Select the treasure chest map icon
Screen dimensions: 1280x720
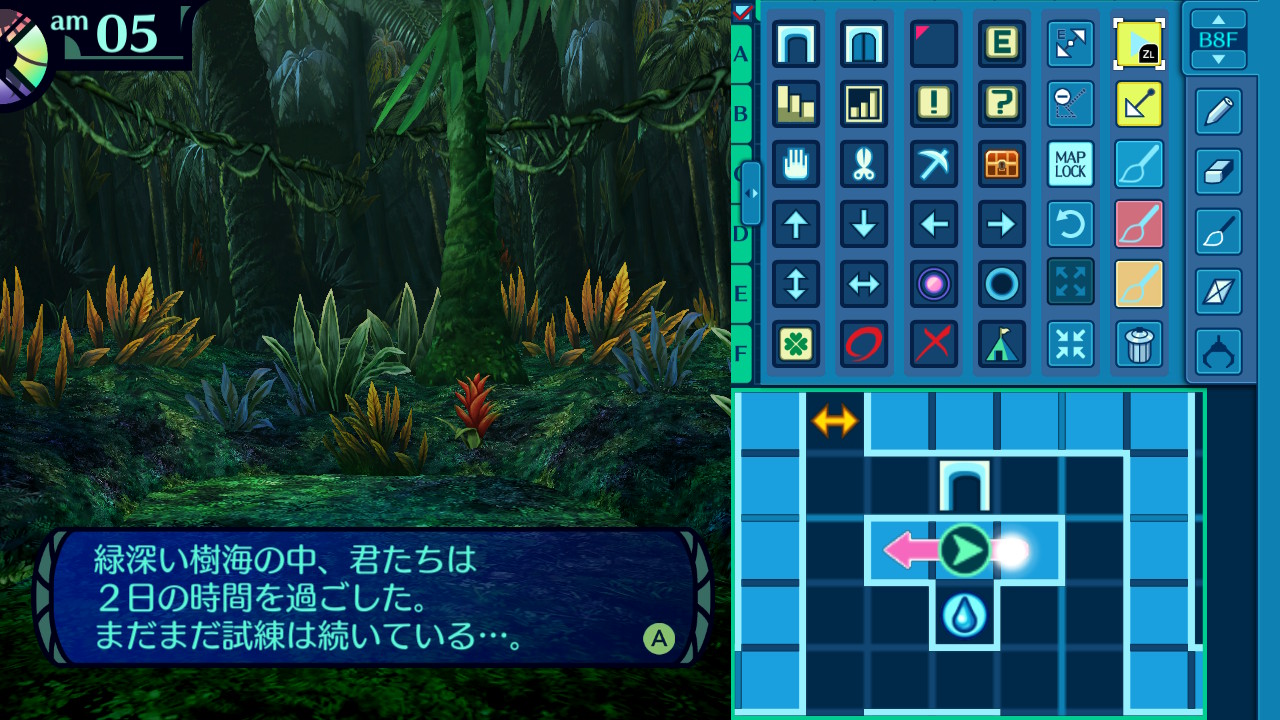tap(1002, 164)
